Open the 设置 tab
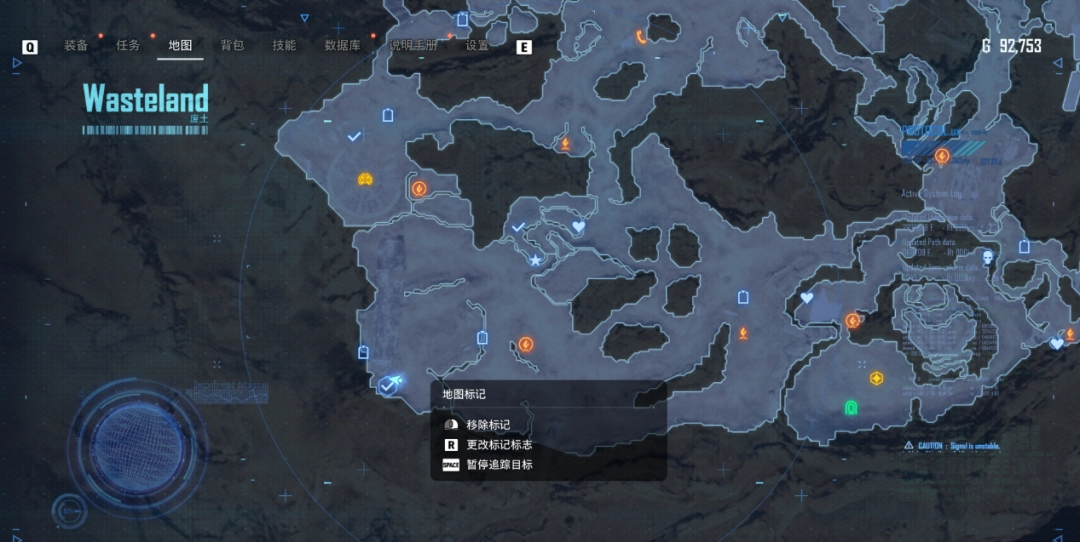The height and width of the screenshot is (542, 1080). (477, 46)
